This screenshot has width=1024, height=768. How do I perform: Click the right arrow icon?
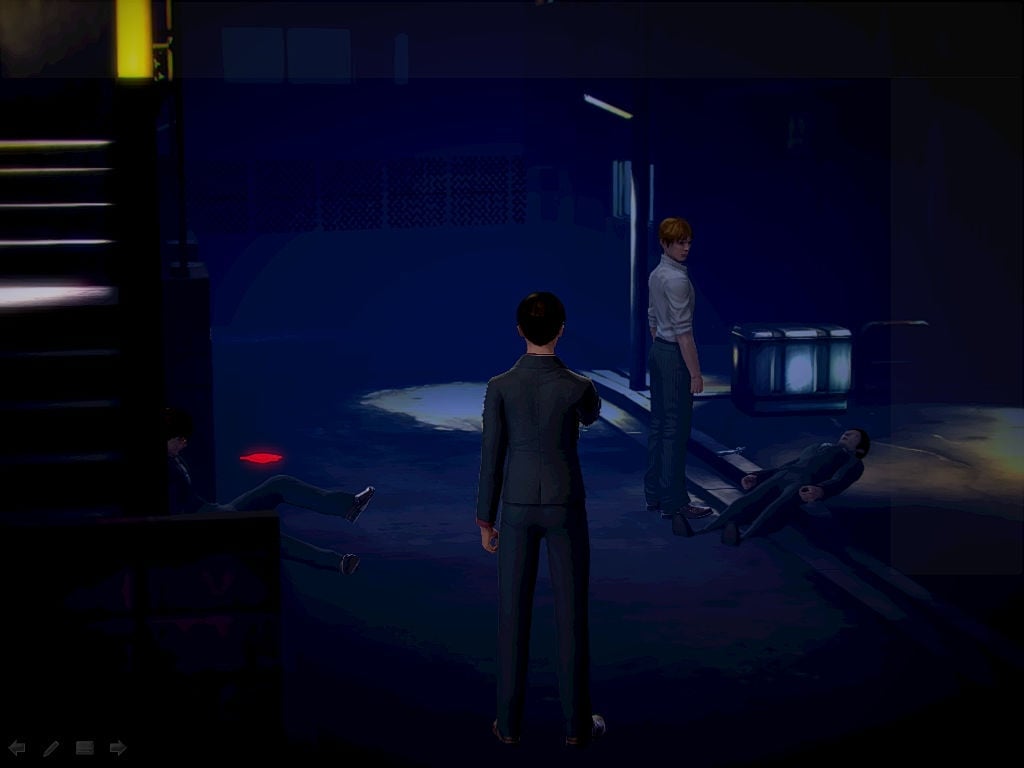(118, 747)
